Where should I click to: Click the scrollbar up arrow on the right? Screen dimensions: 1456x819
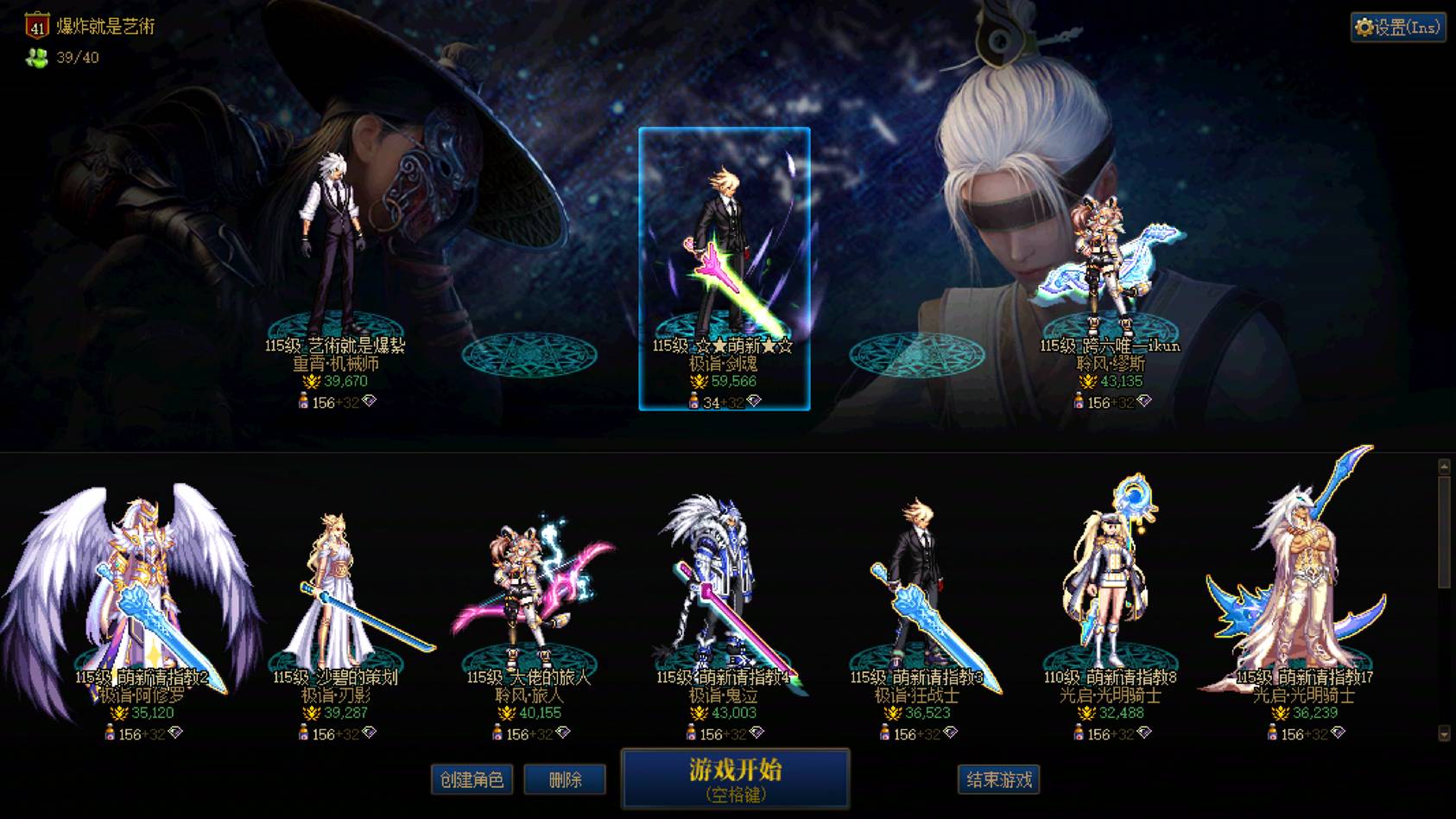tap(1442, 467)
